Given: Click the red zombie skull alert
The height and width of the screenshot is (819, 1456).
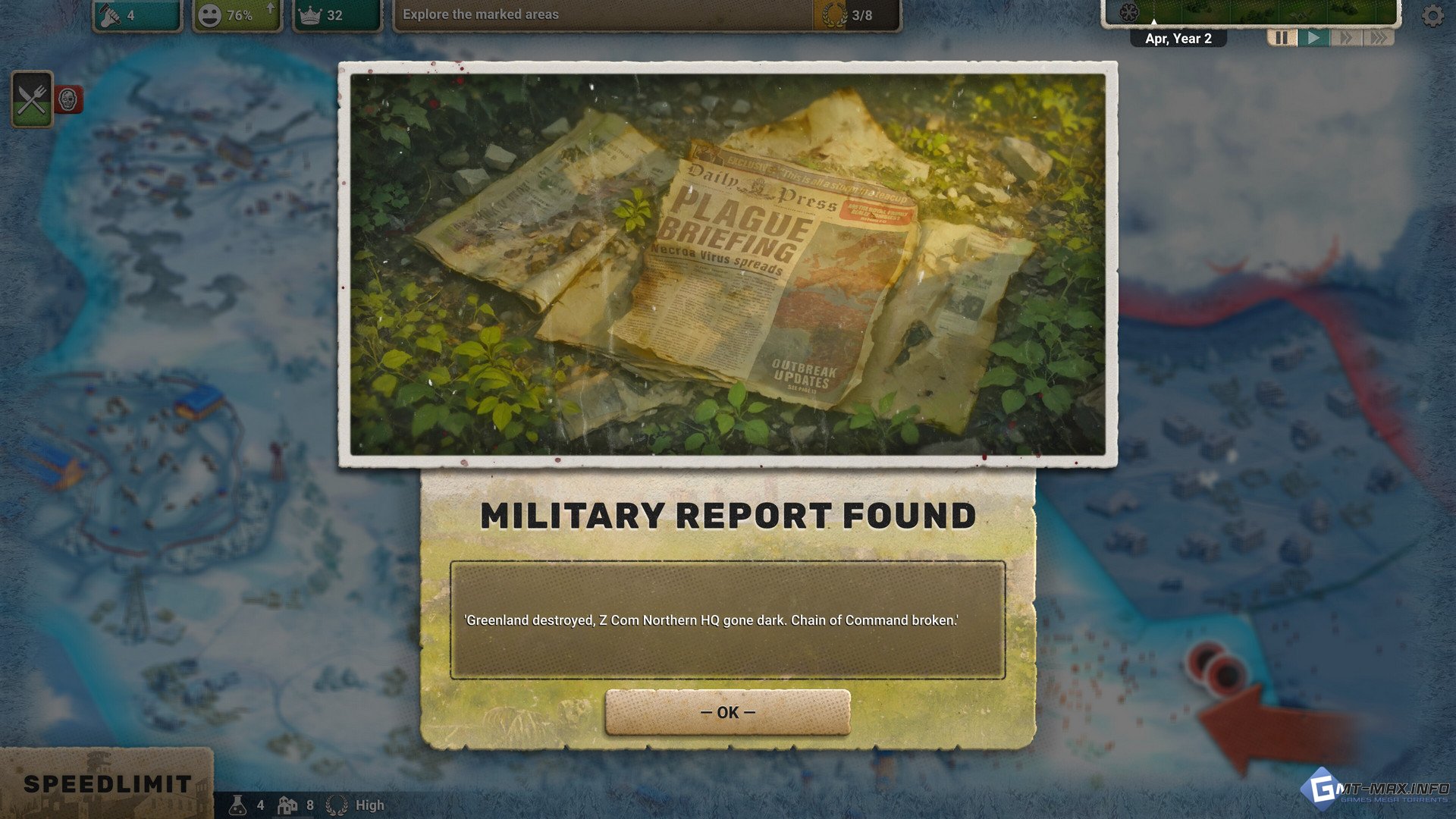Looking at the screenshot, I should 68,99.
